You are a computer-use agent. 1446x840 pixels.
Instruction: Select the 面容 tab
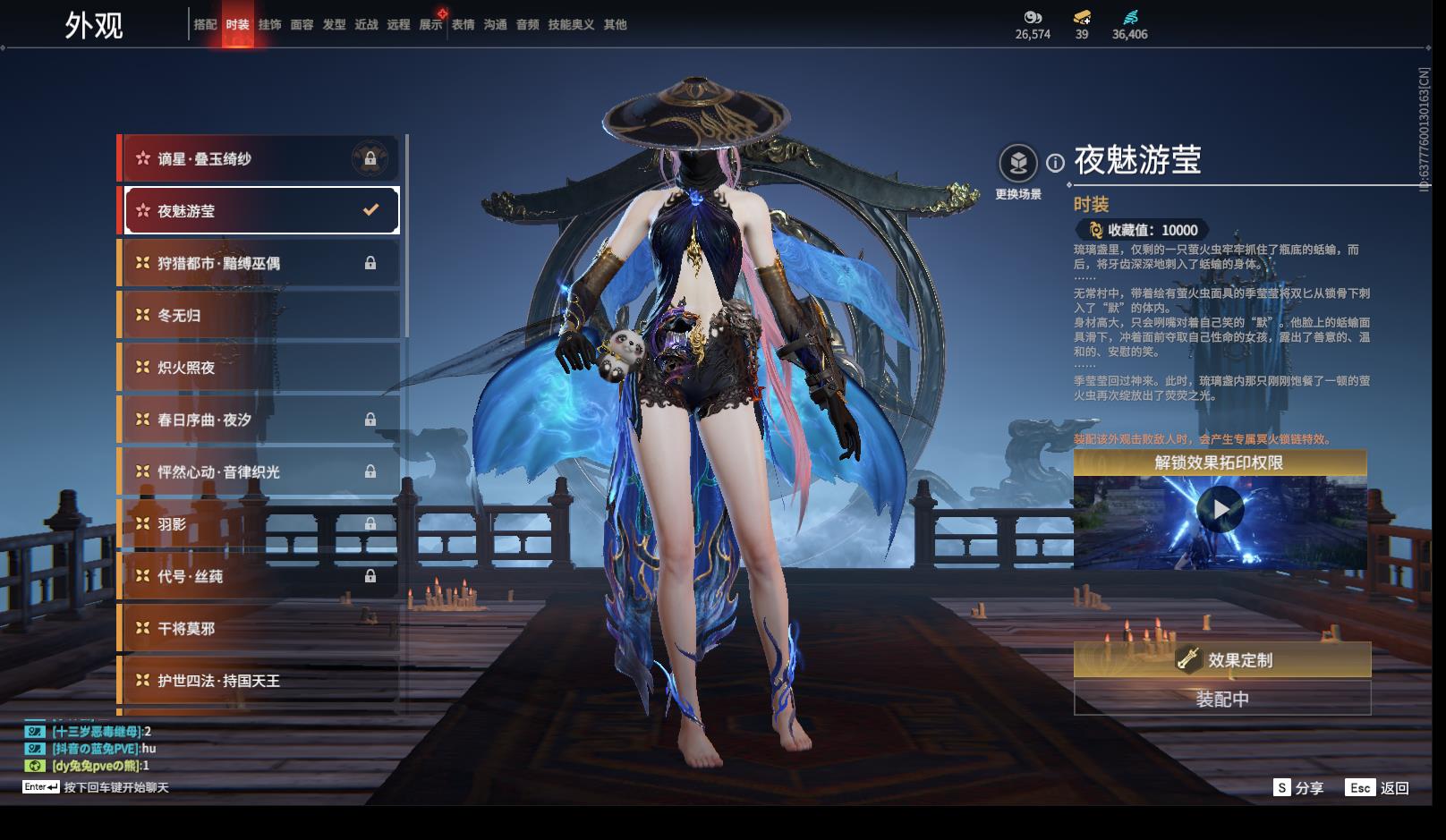[x=302, y=25]
